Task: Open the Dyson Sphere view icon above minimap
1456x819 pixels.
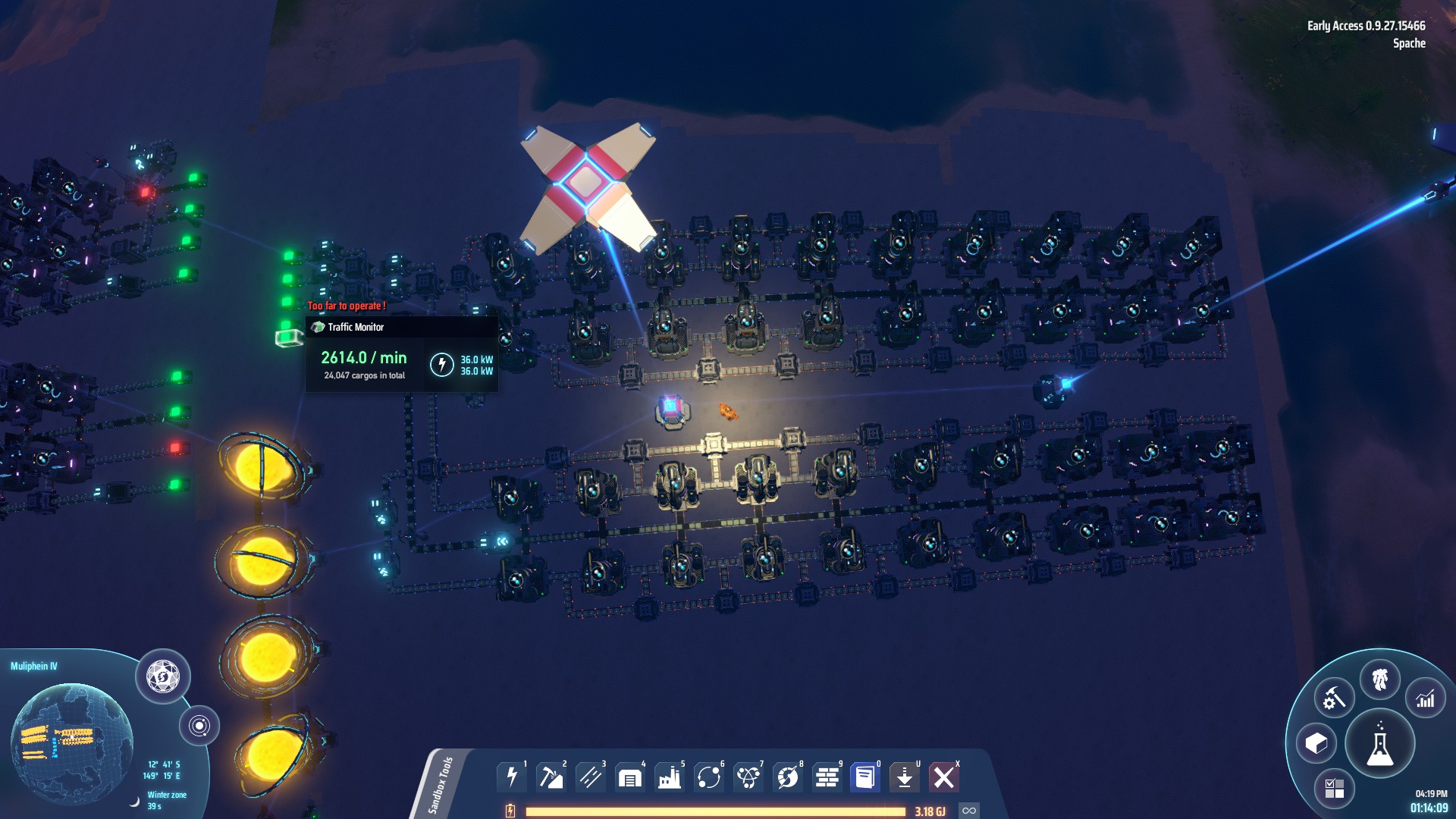Action: pos(163,674)
